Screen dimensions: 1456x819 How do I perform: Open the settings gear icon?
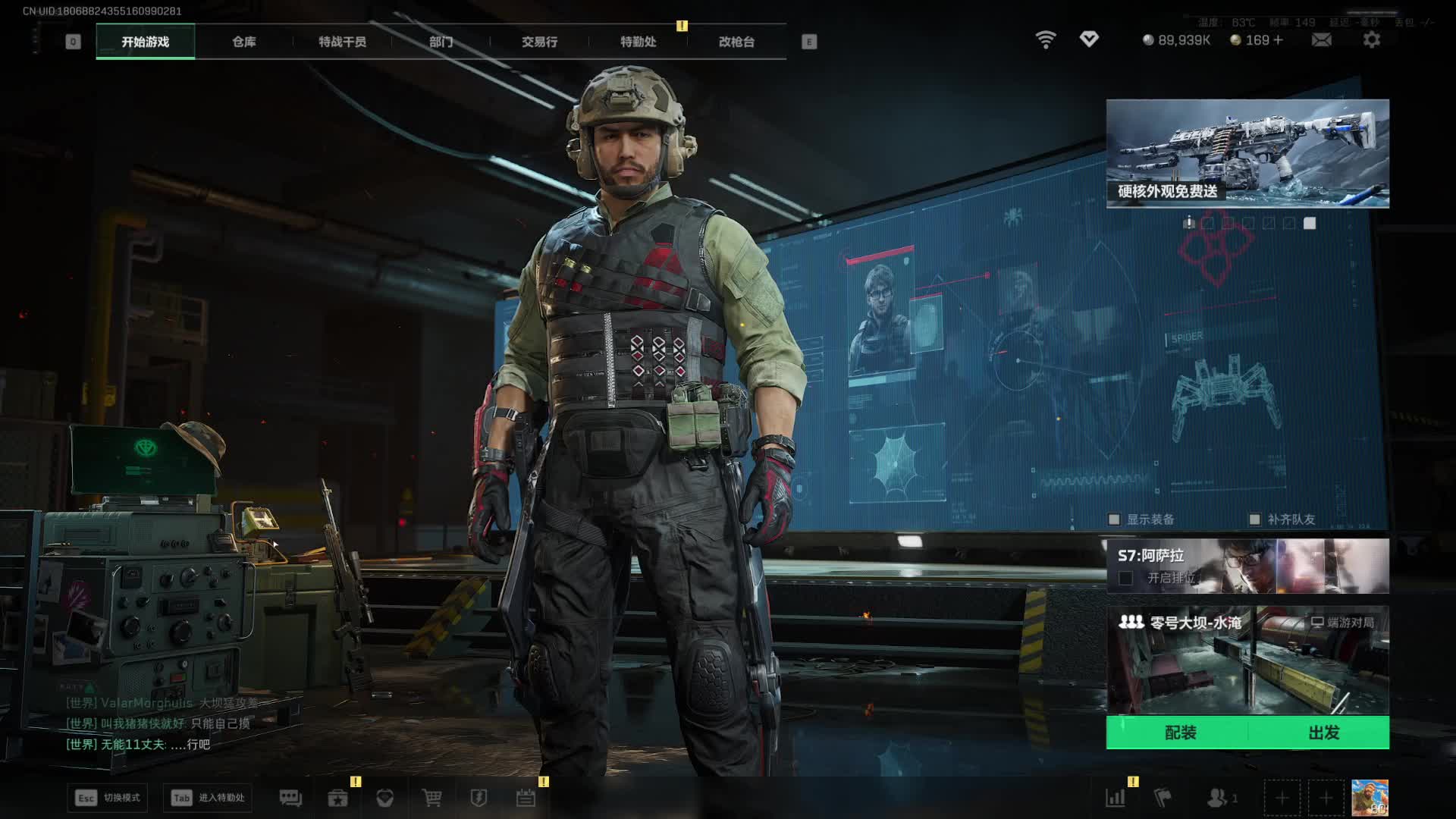pos(1371,39)
